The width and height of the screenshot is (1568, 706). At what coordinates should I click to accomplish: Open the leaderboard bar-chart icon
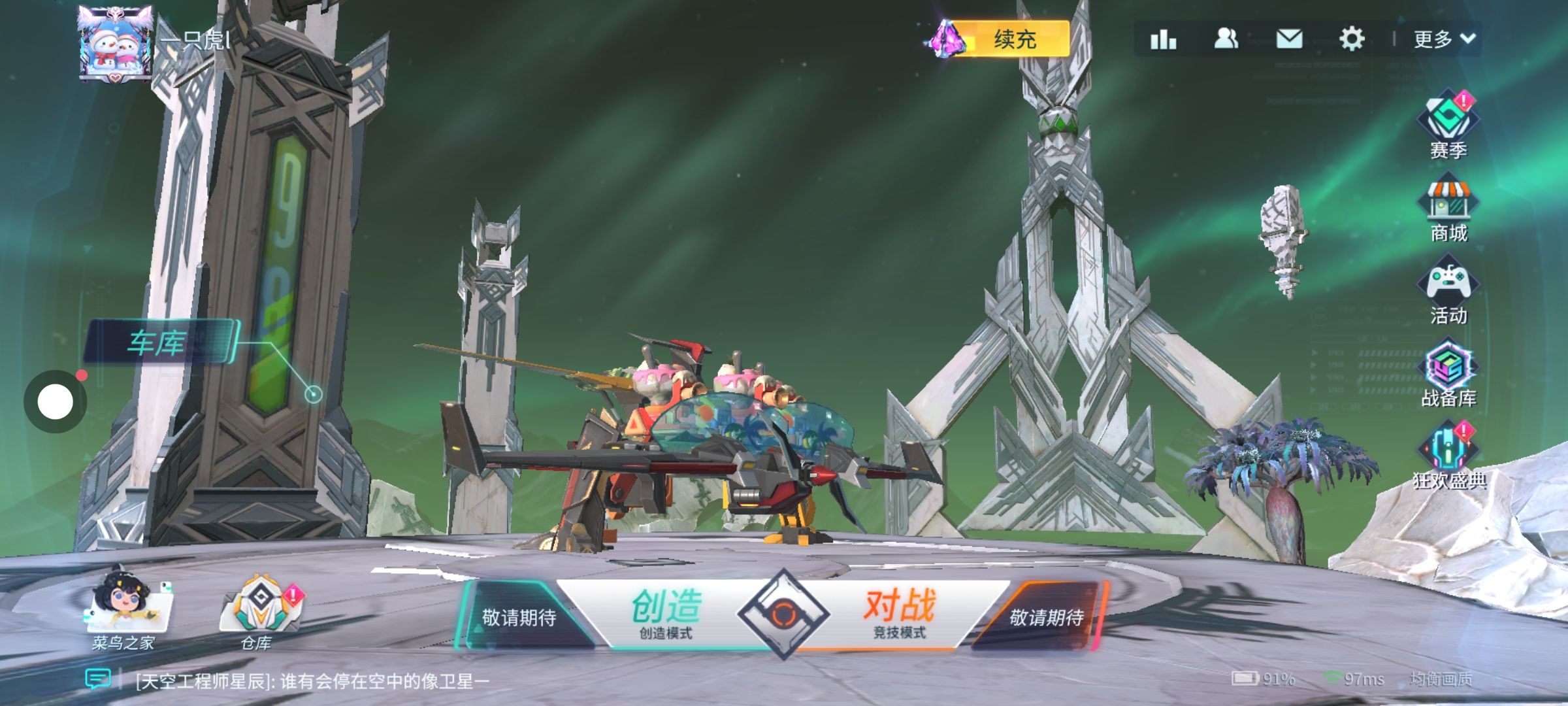click(x=1163, y=39)
